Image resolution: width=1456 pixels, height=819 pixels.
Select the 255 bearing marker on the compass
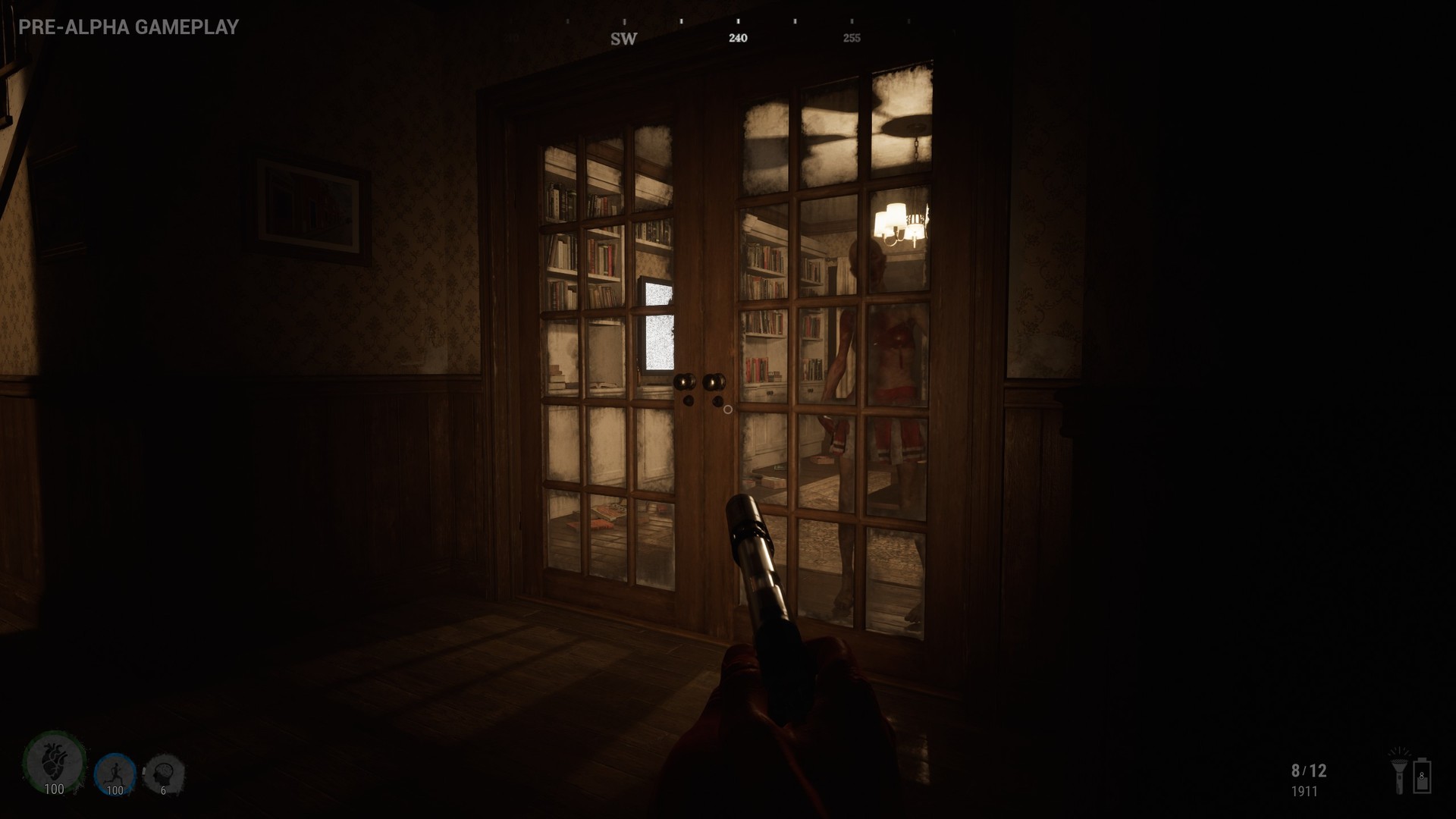[x=852, y=36]
